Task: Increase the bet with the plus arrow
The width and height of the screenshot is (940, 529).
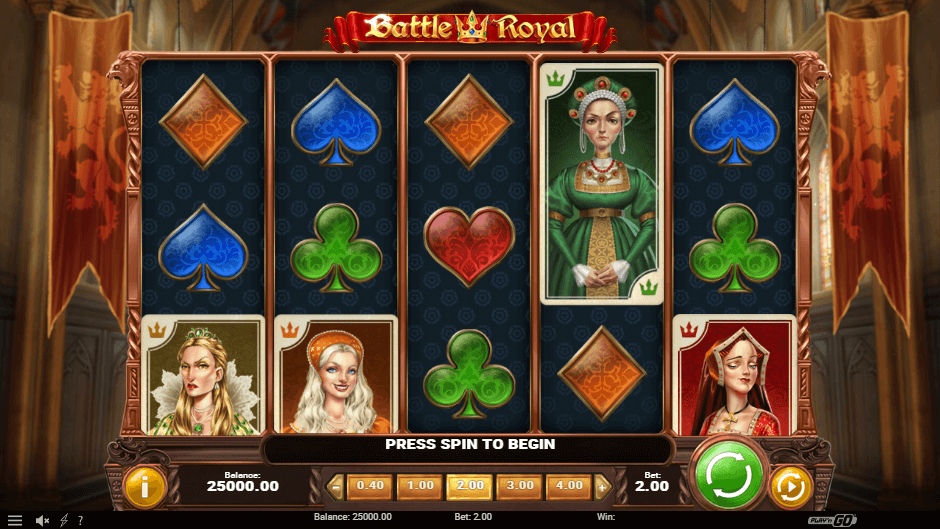Action: (x=602, y=487)
